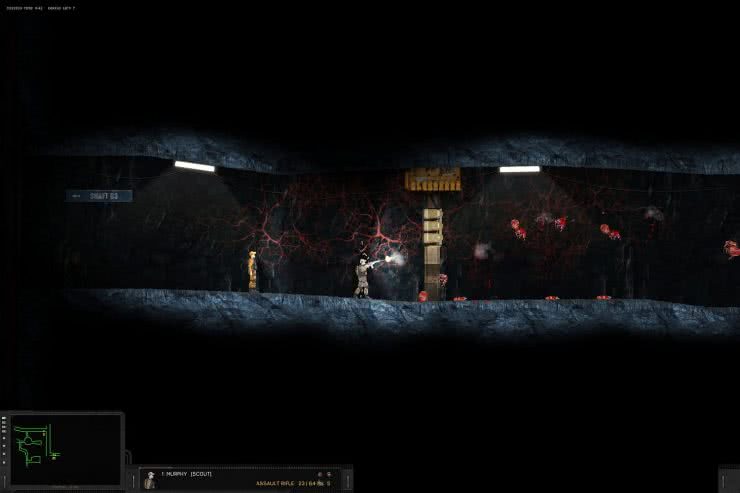The height and width of the screenshot is (493, 740).
Task: Open the panel in the bottom-right corner
Action: coord(729,480)
